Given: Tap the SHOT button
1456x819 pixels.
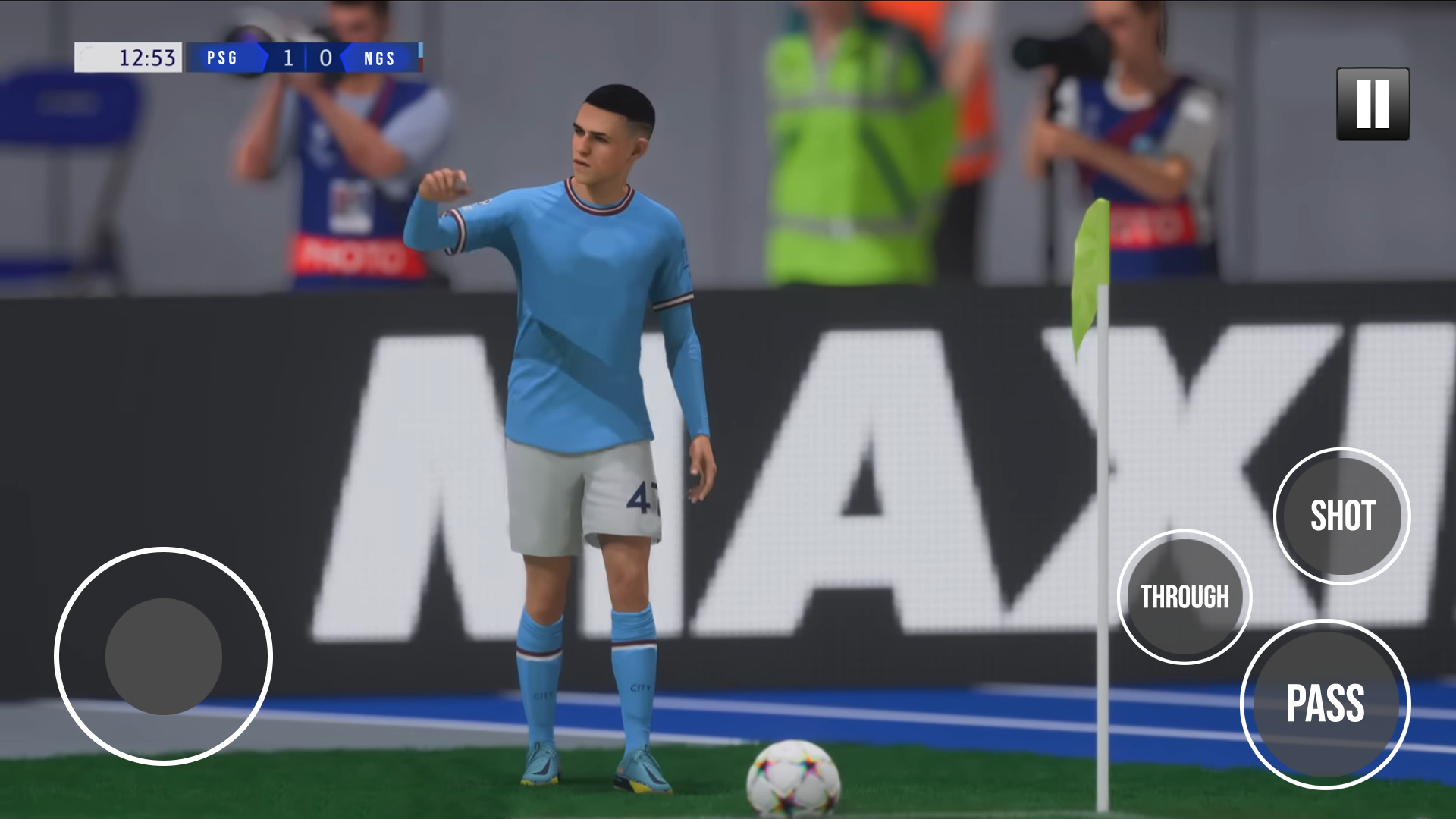Looking at the screenshot, I should (1341, 516).
